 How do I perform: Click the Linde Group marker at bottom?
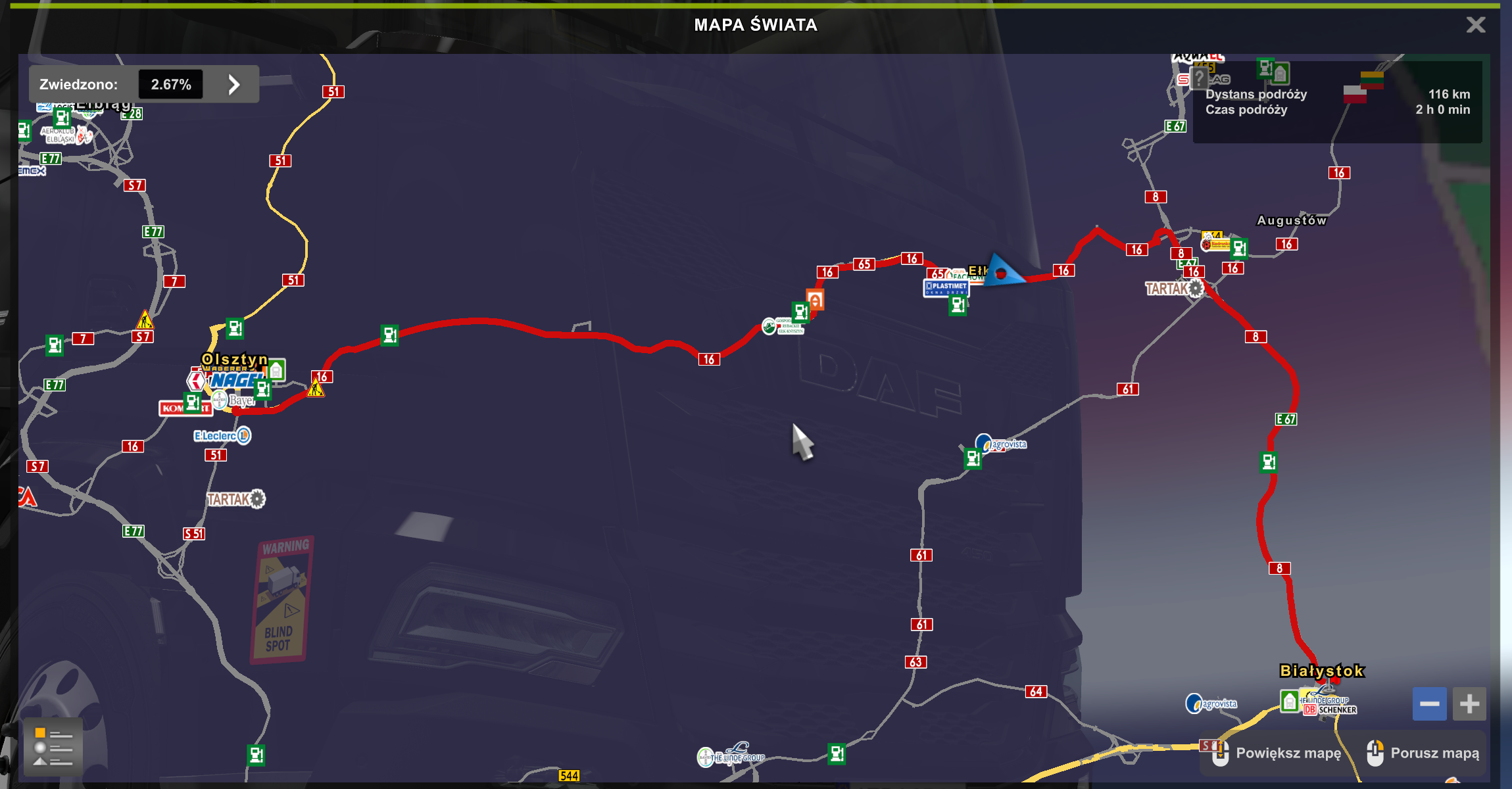732,756
